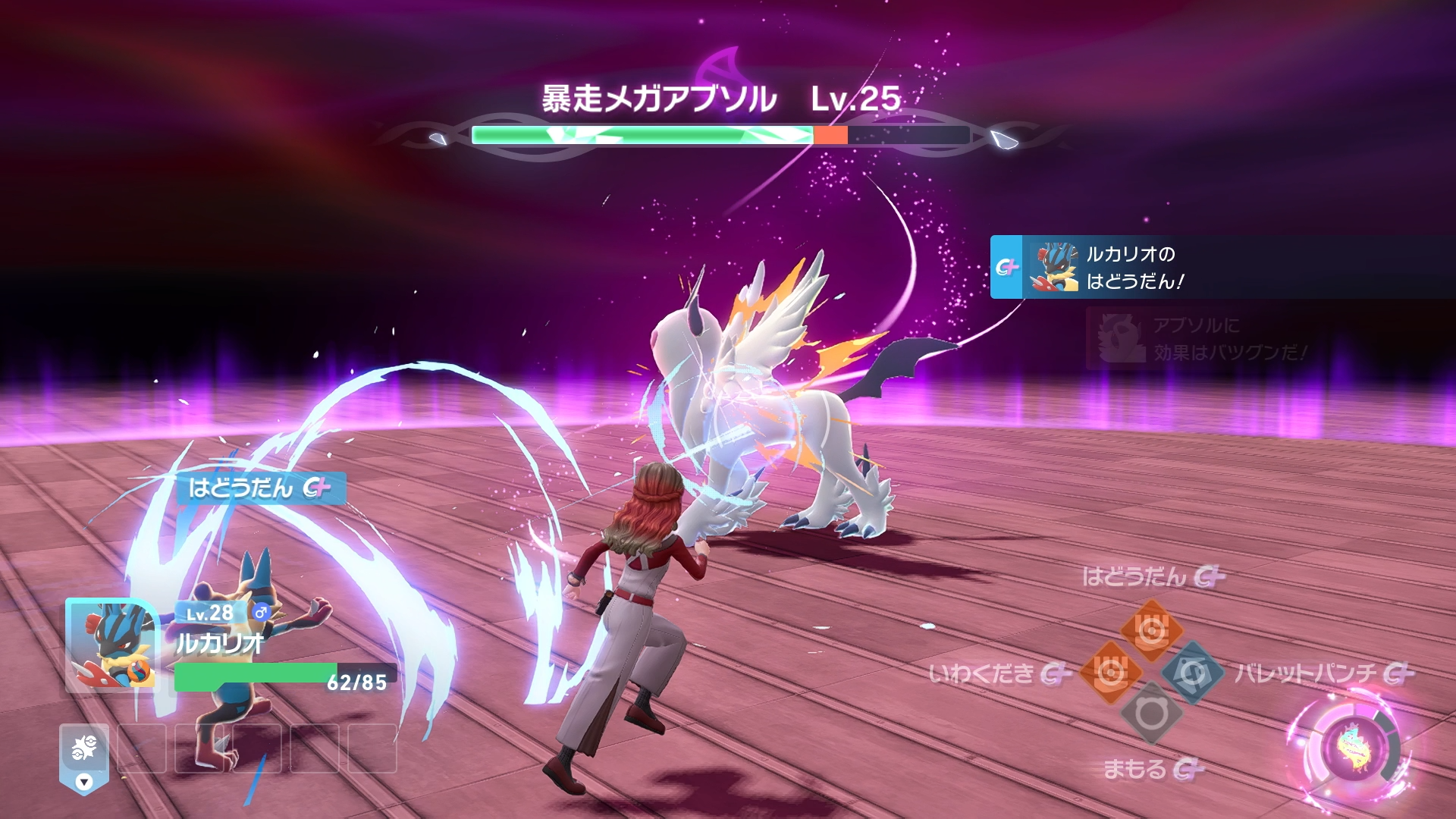Select Lucario's portrait in party panel

point(111,645)
